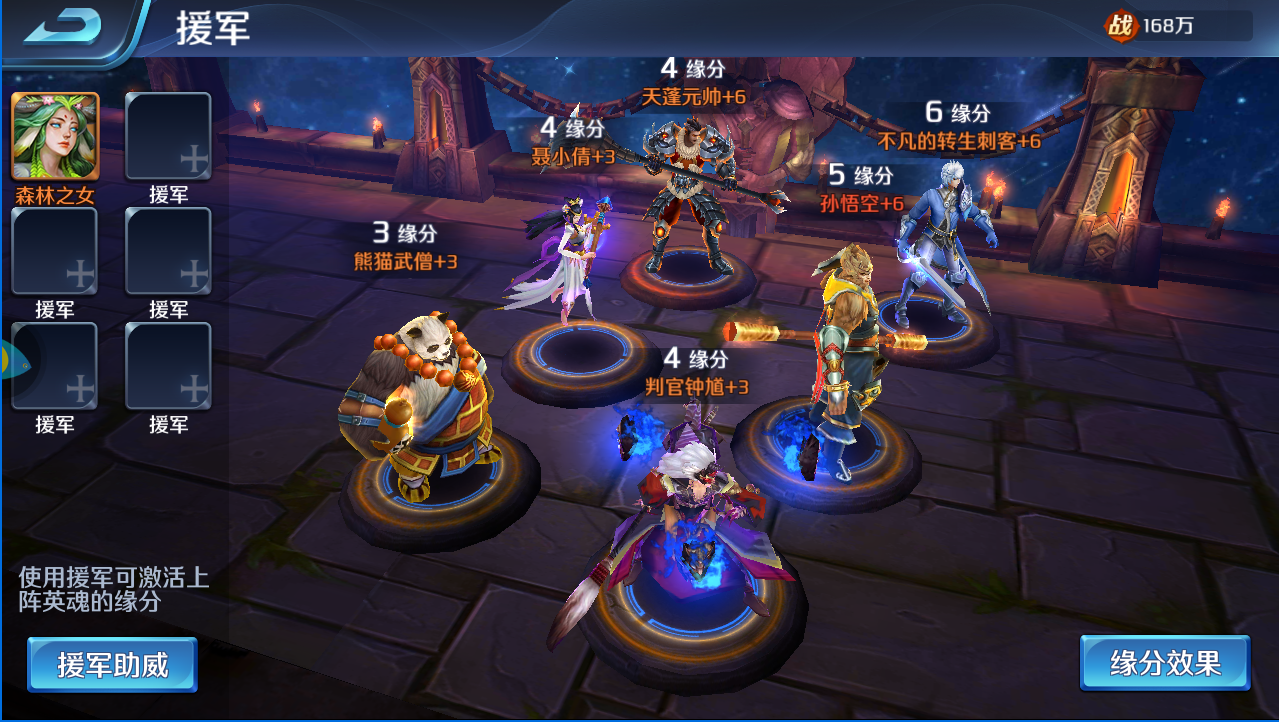
Task: Select the 森林之女 reinforcement portrait
Action: pos(55,137)
